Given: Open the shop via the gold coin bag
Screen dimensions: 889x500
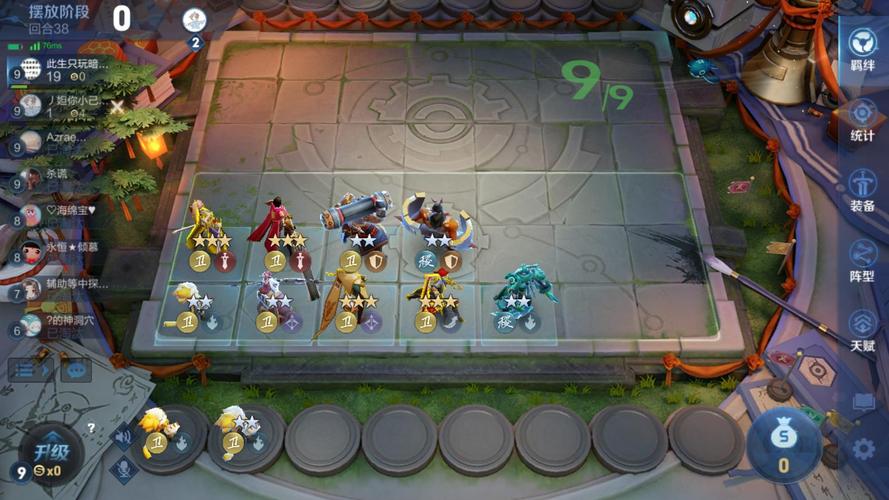Looking at the screenshot, I should pos(784,441).
